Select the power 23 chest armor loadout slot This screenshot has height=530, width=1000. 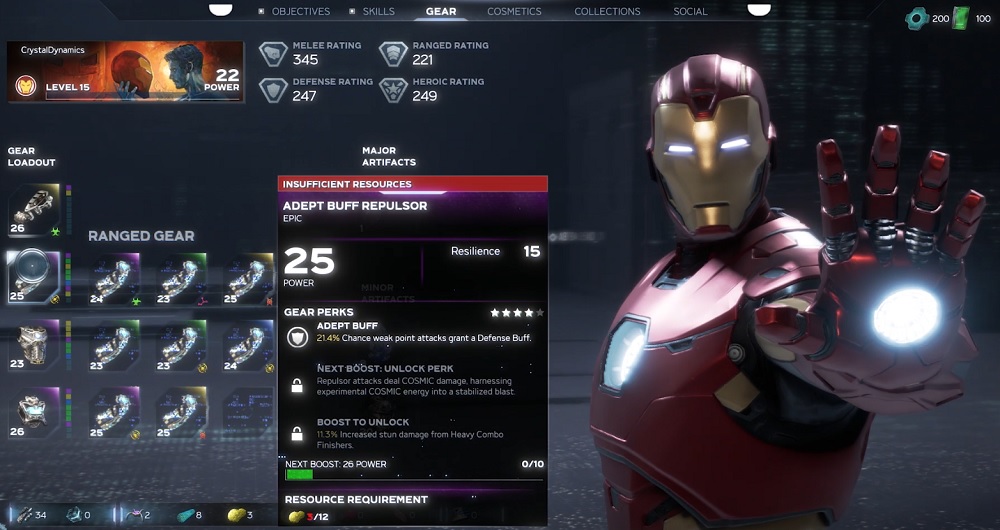pos(34,343)
